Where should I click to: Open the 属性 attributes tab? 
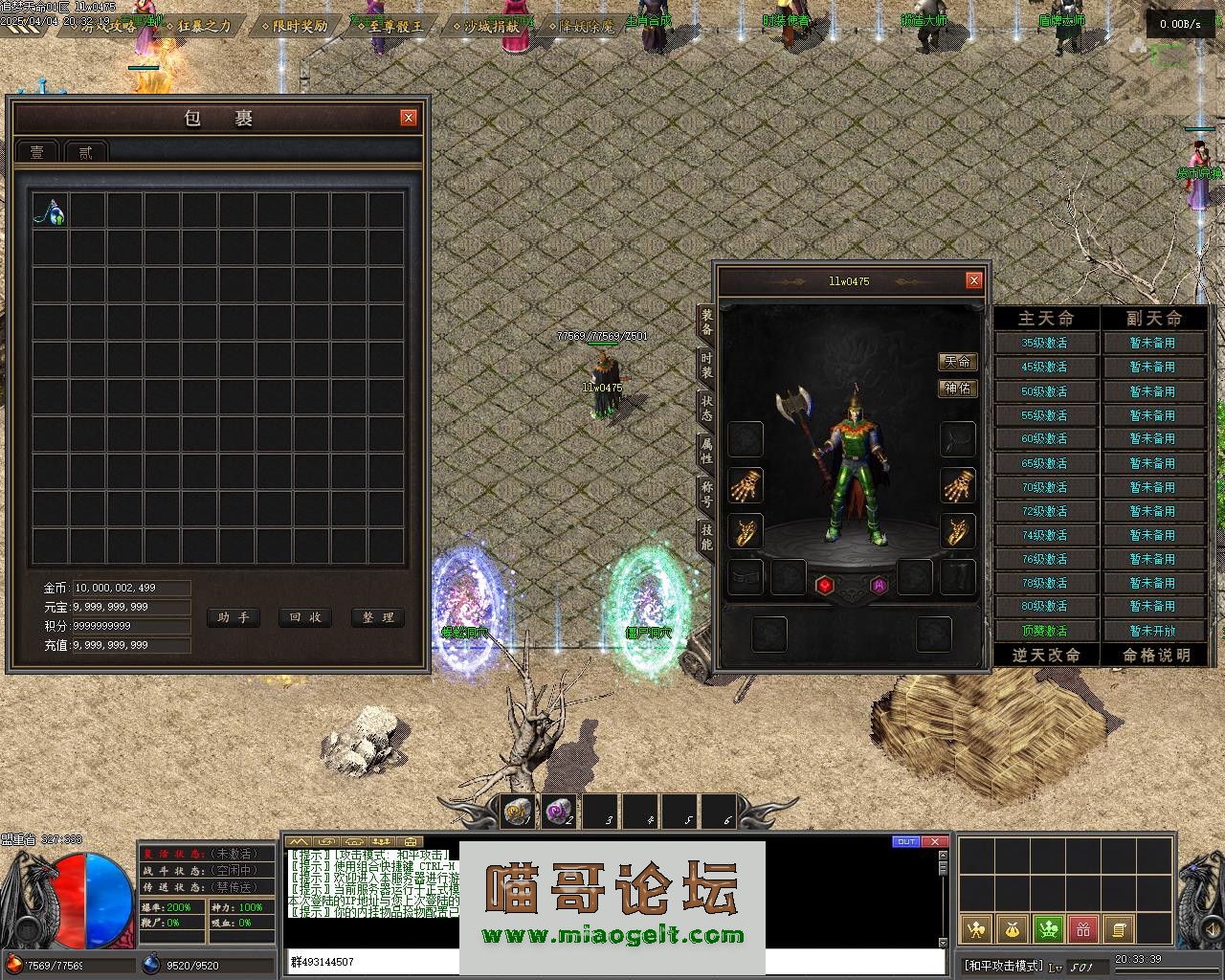pos(706,451)
